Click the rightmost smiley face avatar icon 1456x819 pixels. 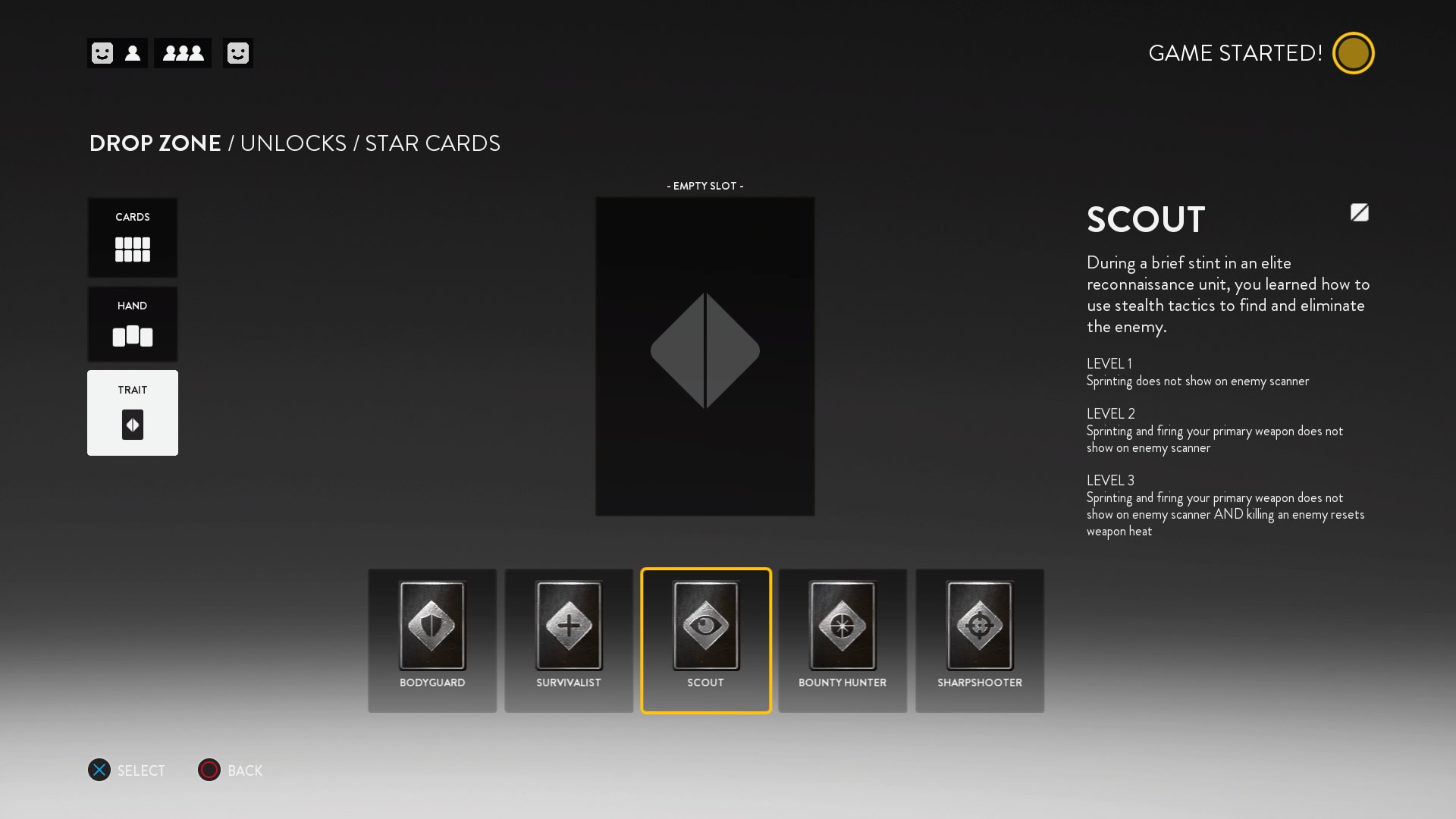point(238,53)
